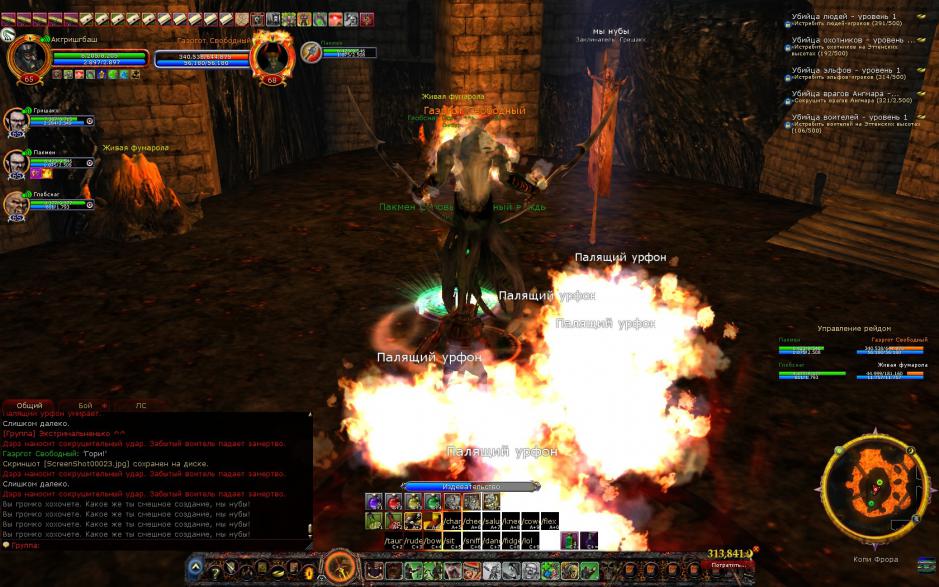Open the Бой chat tab
939x587 pixels.
tap(85, 405)
